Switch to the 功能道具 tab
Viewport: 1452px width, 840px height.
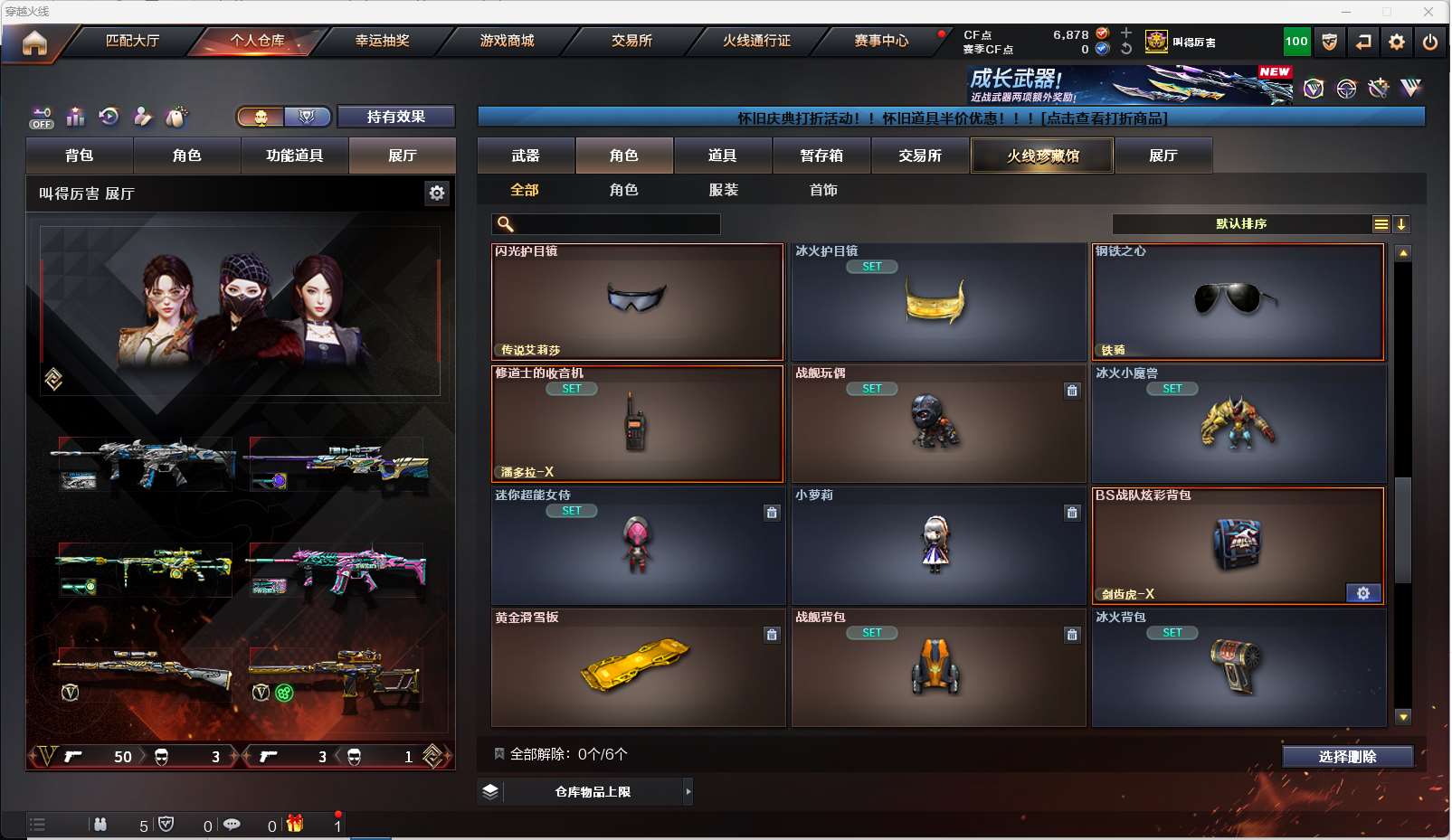click(294, 156)
